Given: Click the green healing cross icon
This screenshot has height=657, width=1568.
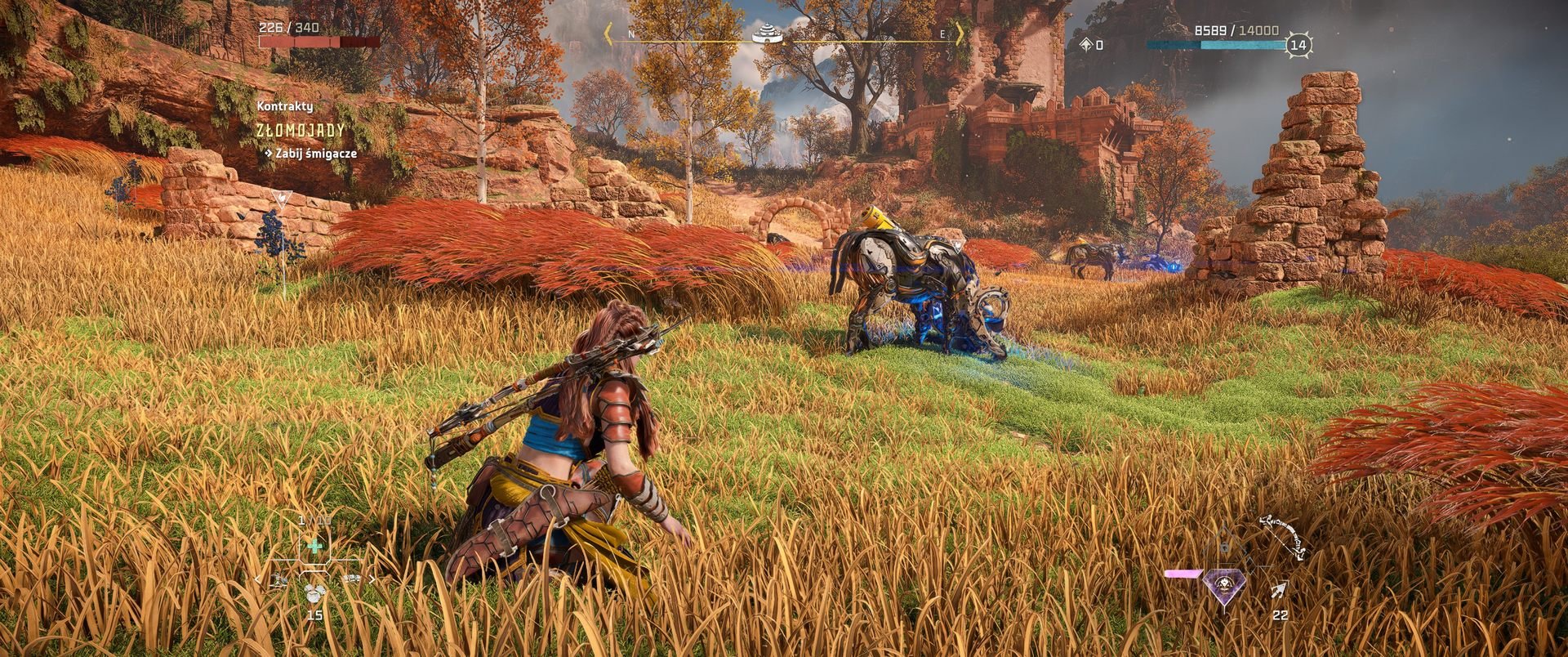Looking at the screenshot, I should pos(314,546).
